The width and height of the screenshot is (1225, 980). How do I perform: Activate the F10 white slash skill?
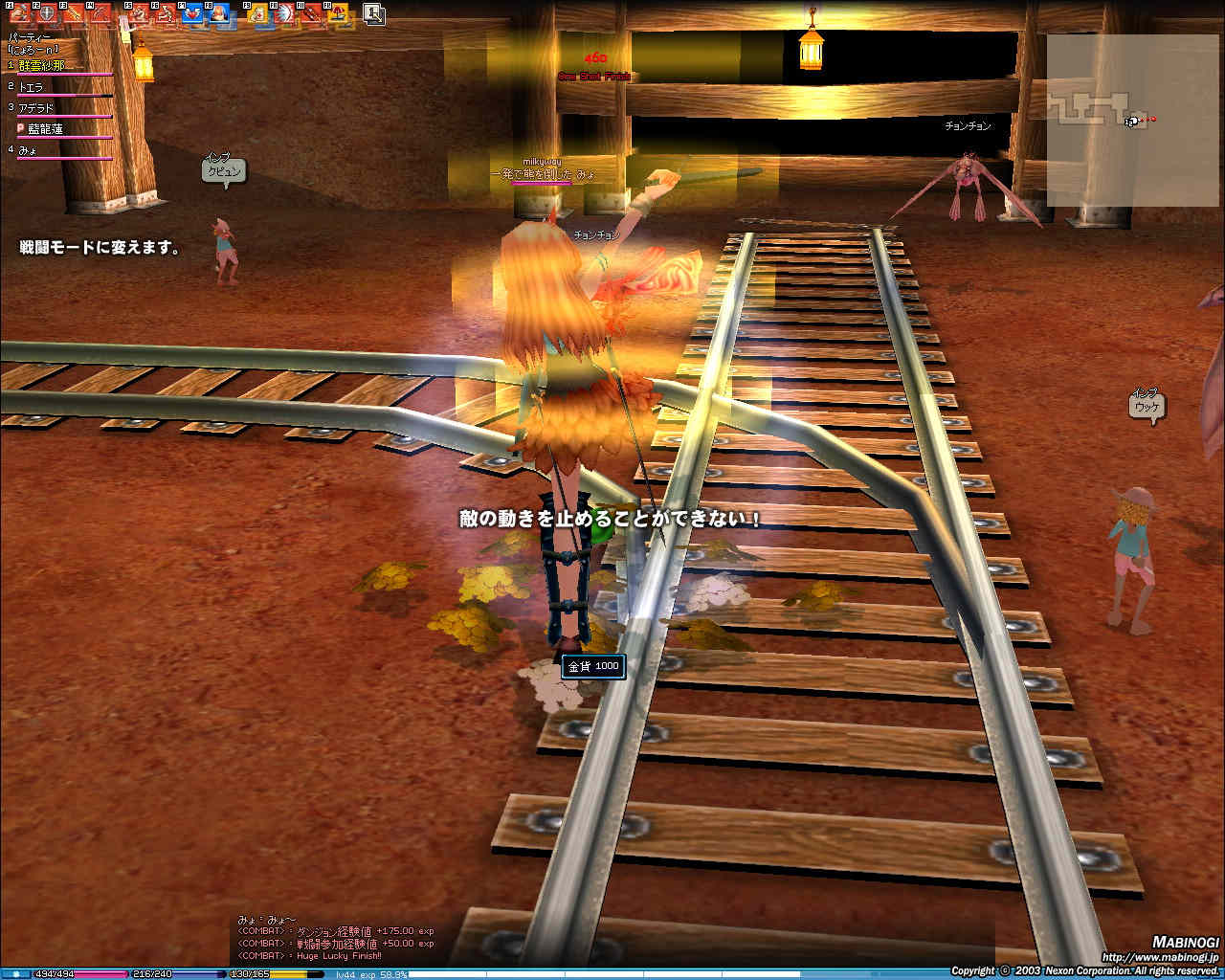[x=284, y=13]
